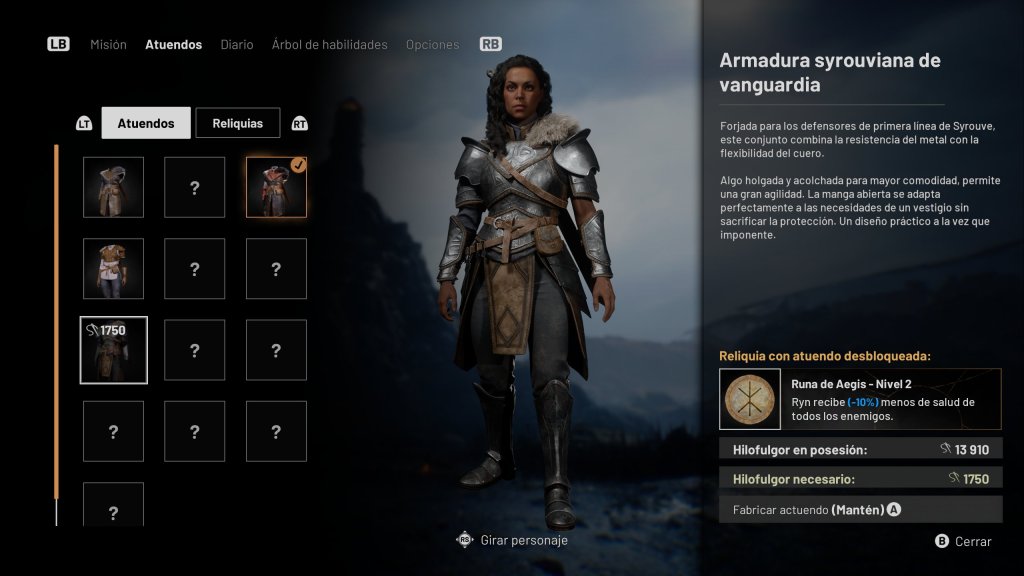Open the Árbol de habilidades tab
The width and height of the screenshot is (1024, 576).
(x=329, y=45)
